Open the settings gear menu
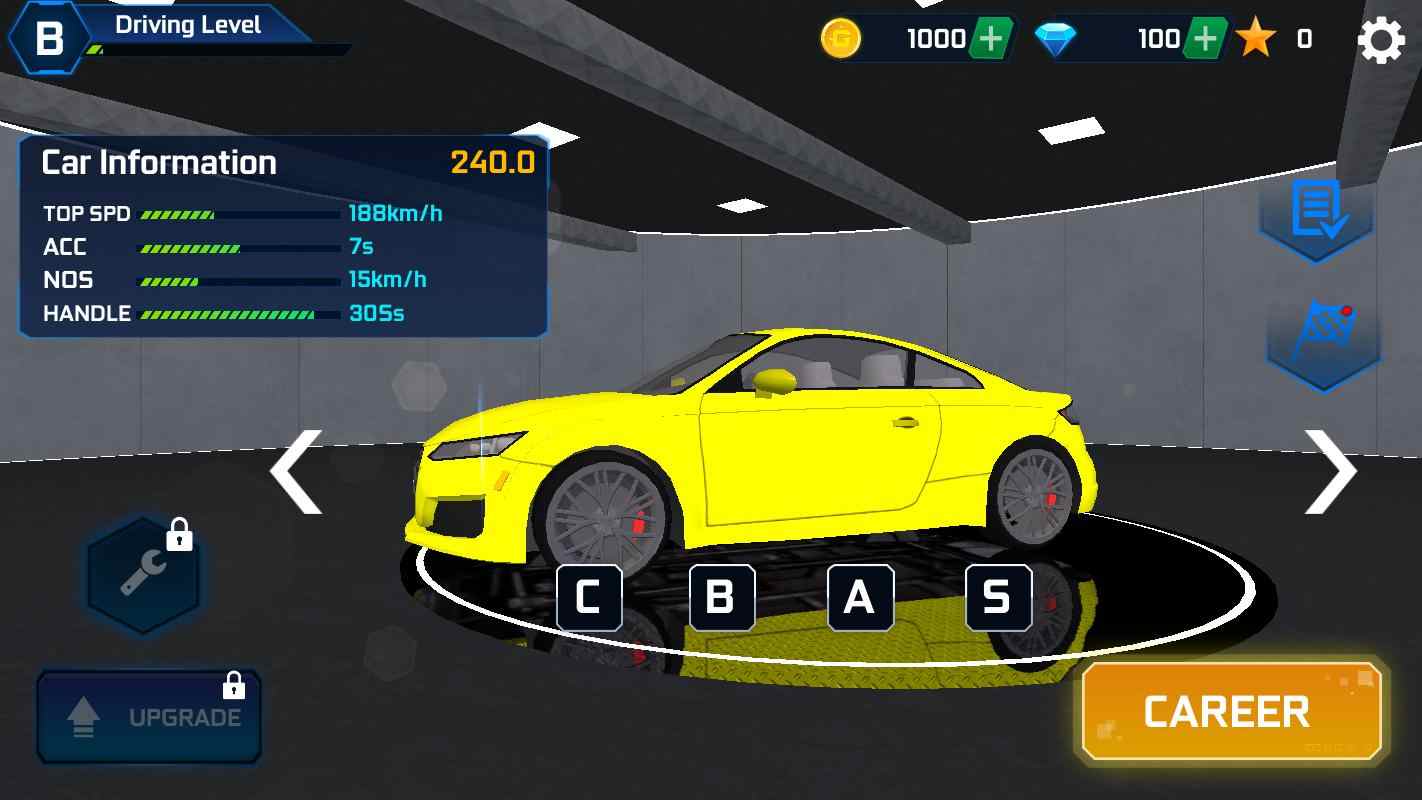1422x800 pixels. [1380, 40]
